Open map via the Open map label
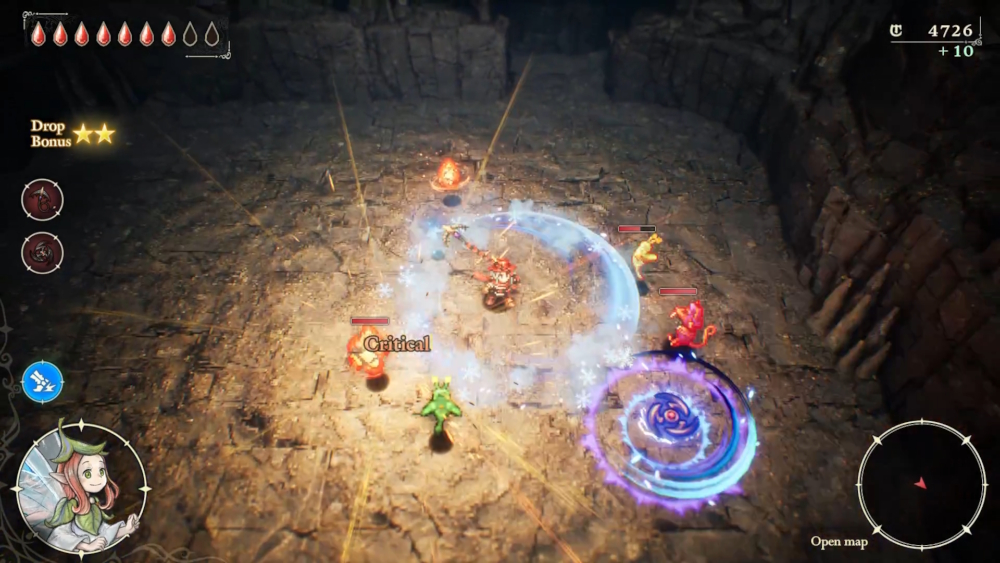 (x=839, y=542)
